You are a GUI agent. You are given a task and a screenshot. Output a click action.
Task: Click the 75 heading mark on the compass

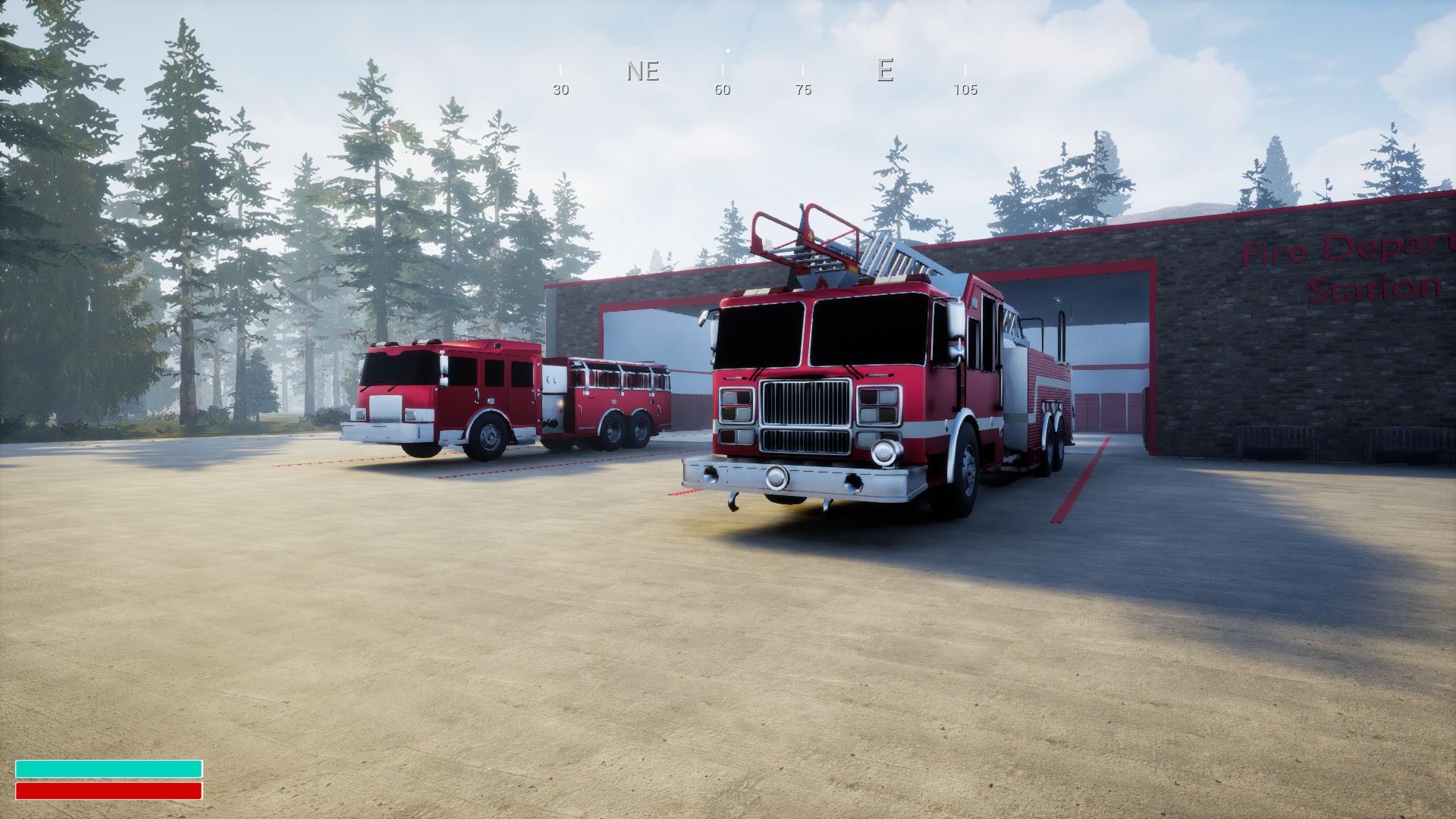pyautogui.click(x=802, y=90)
